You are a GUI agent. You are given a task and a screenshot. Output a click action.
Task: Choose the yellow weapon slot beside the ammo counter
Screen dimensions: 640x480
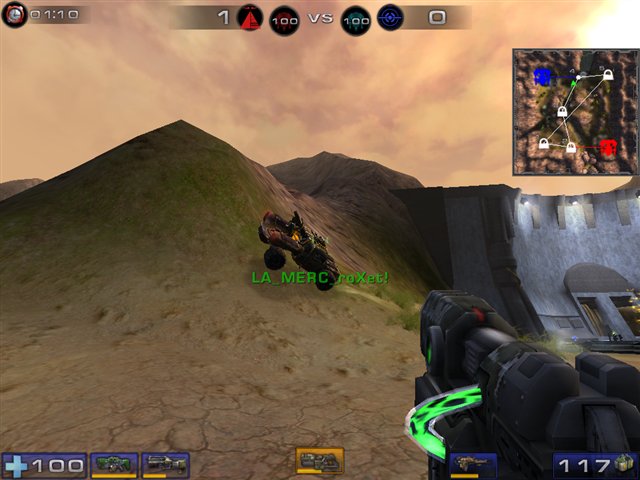[x=473, y=463]
